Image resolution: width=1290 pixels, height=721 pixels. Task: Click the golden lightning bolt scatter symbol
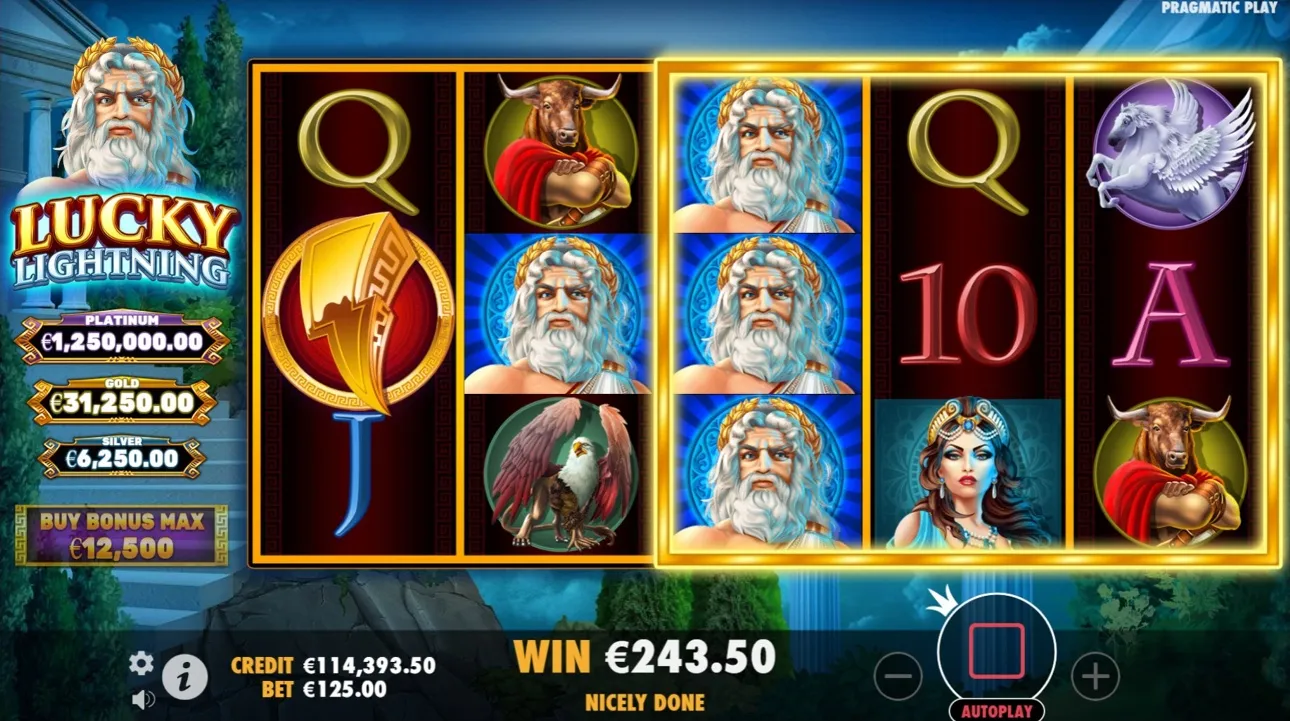(x=356, y=313)
